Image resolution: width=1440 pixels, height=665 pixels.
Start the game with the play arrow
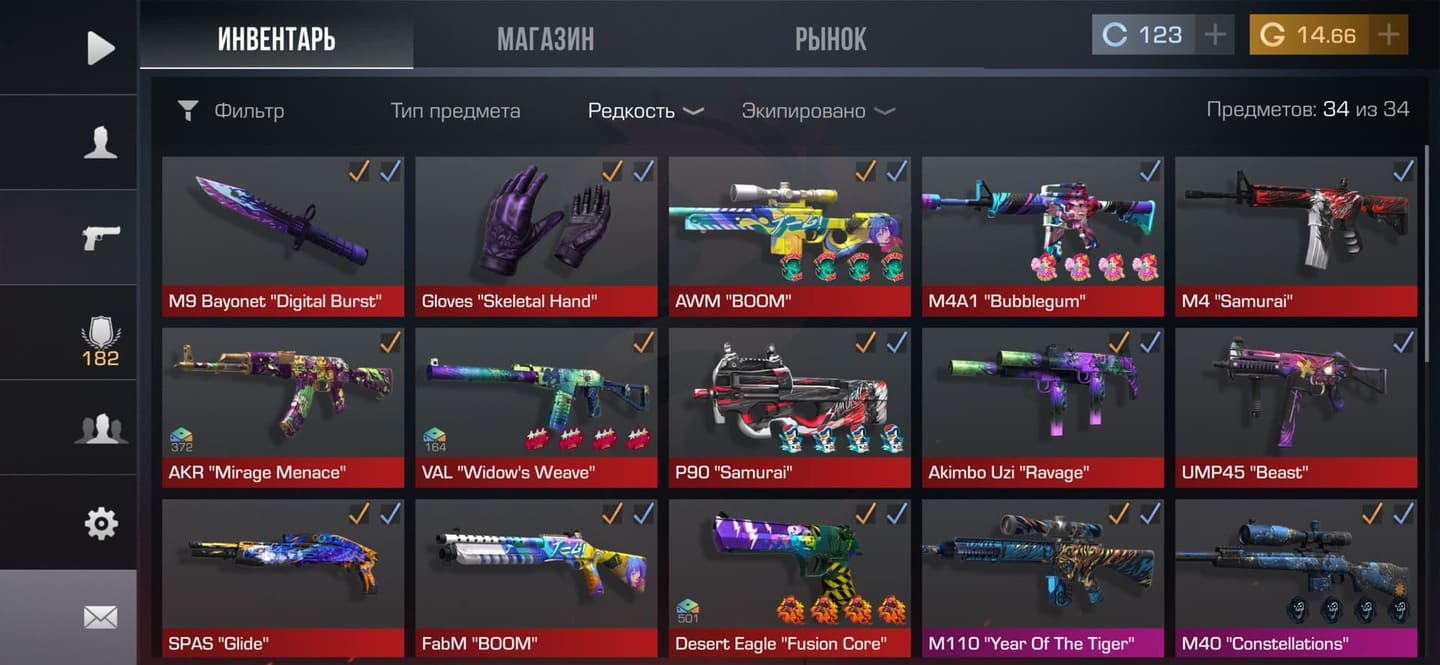[x=100, y=47]
